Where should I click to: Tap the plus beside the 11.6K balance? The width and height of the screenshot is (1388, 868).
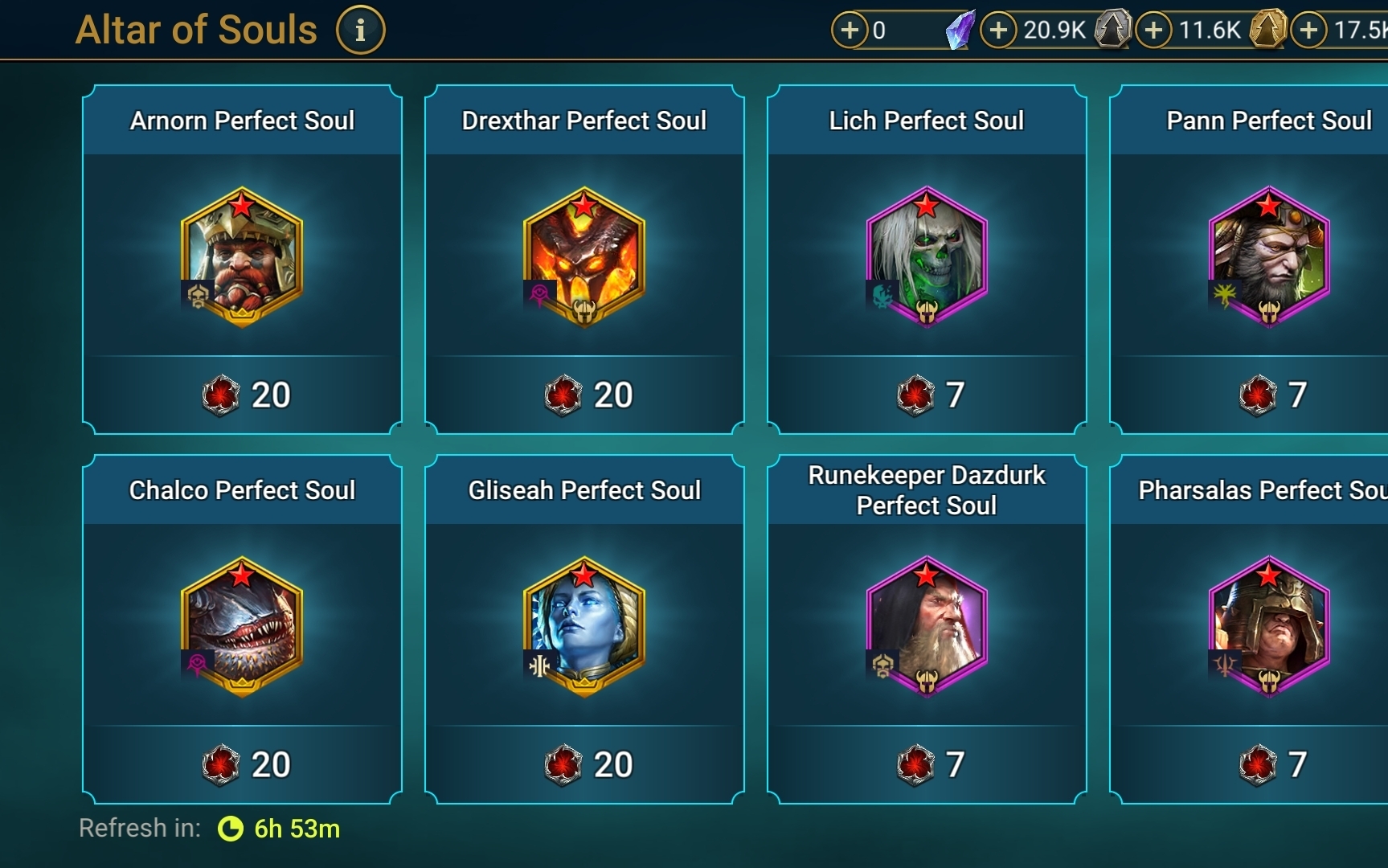pyautogui.click(x=1154, y=31)
